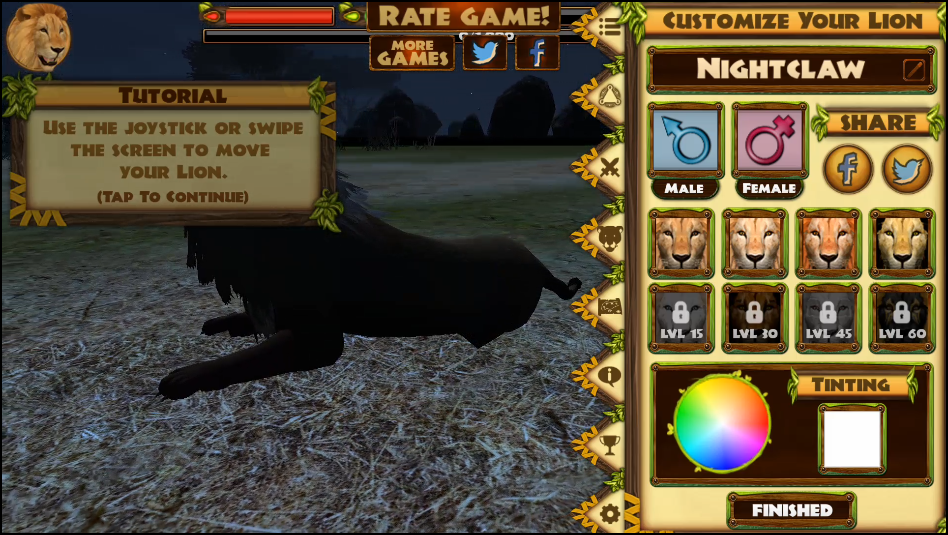Viewport: 948px width, 535px height.
Task: Show the info side tab
Action: [609, 376]
